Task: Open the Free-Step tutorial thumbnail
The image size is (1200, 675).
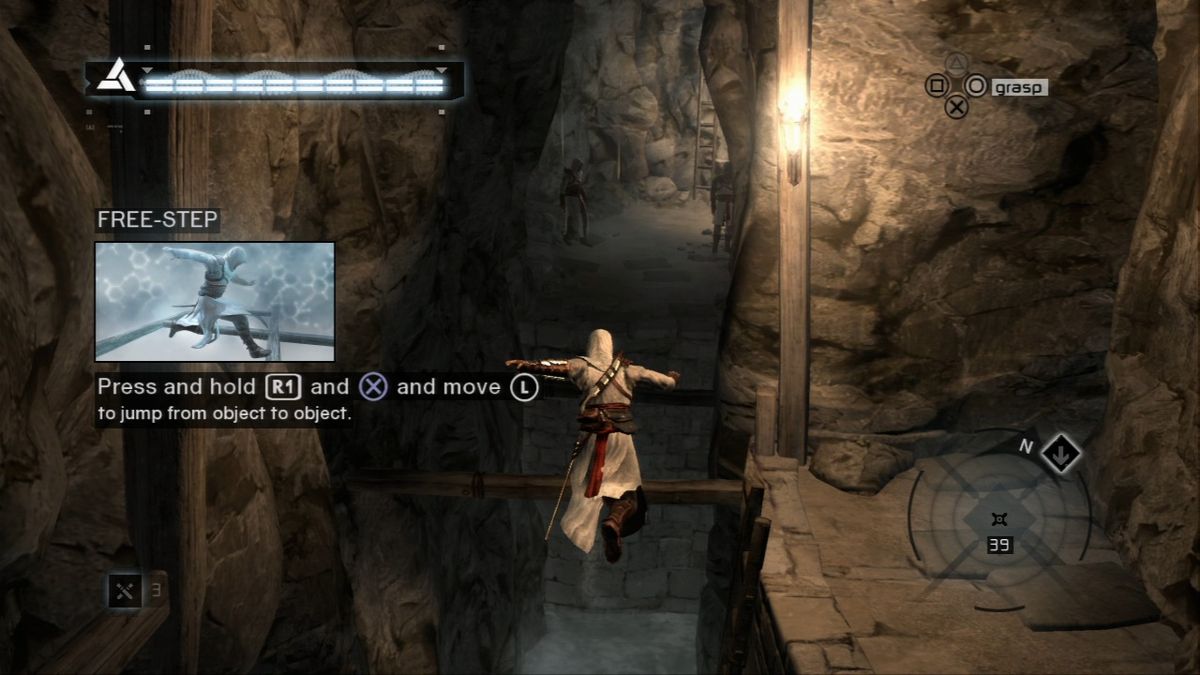Action: (x=215, y=301)
